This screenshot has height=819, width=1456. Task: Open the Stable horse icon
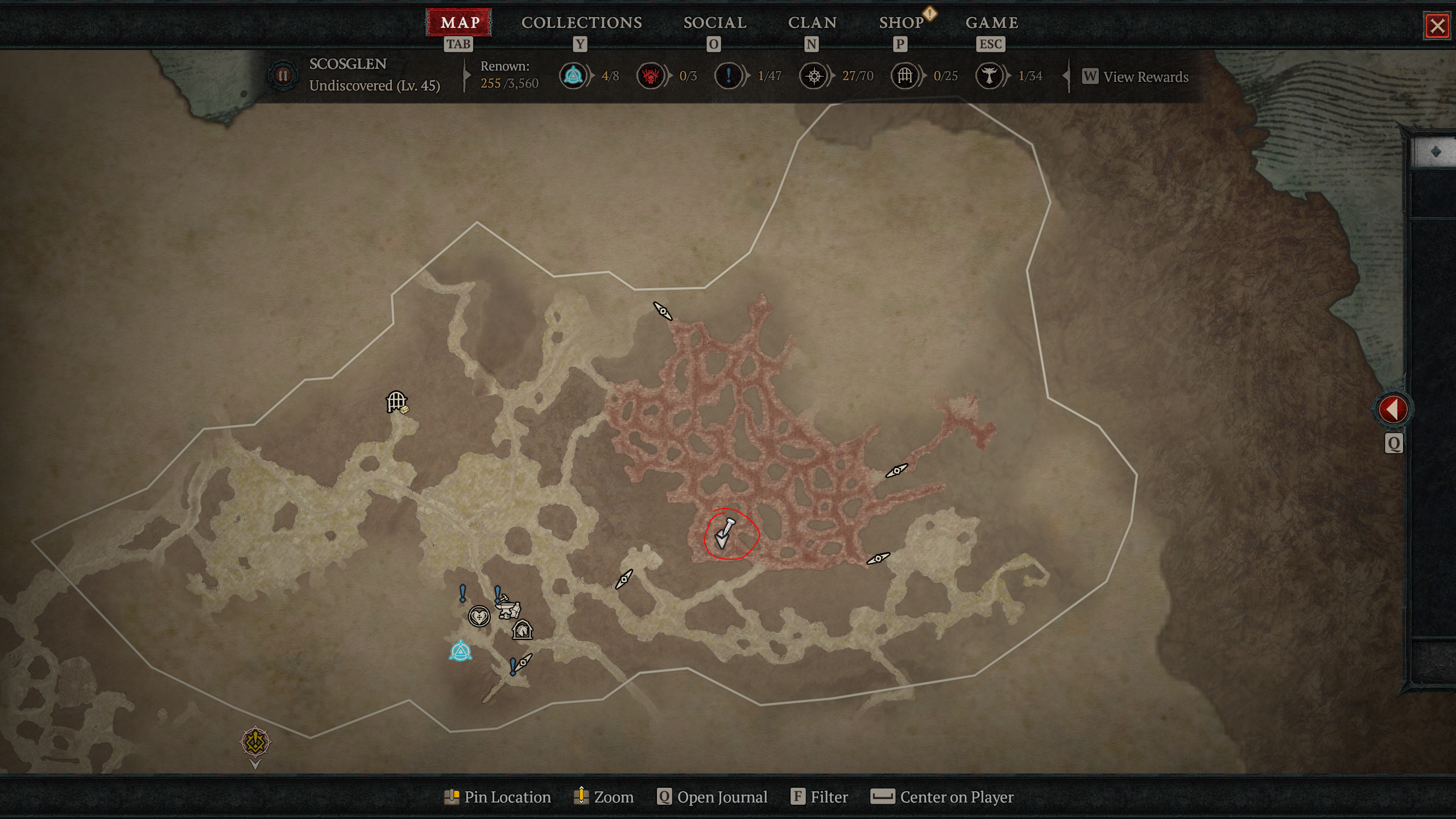[523, 629]
